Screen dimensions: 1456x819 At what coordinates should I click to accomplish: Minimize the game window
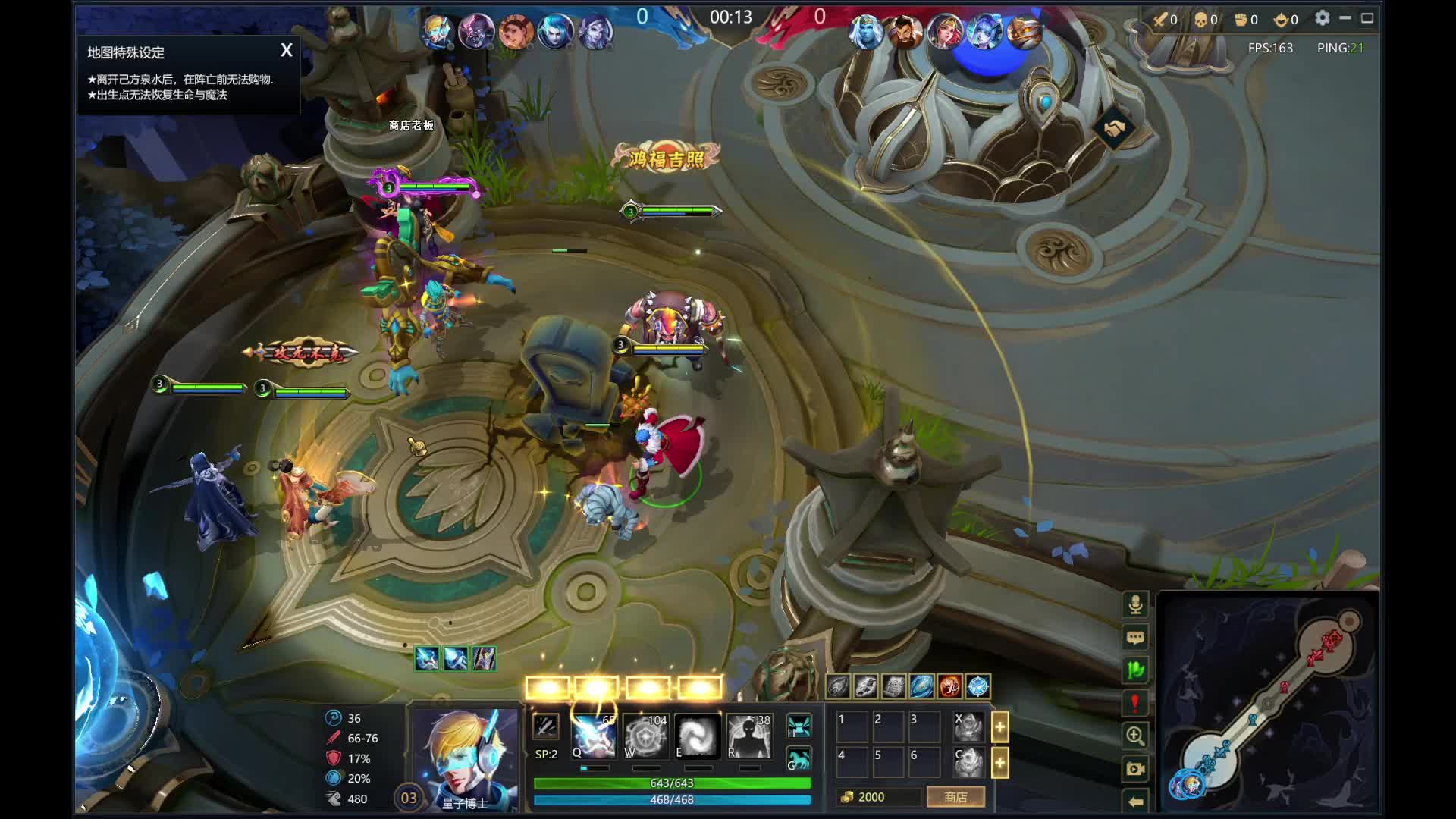1345,18
